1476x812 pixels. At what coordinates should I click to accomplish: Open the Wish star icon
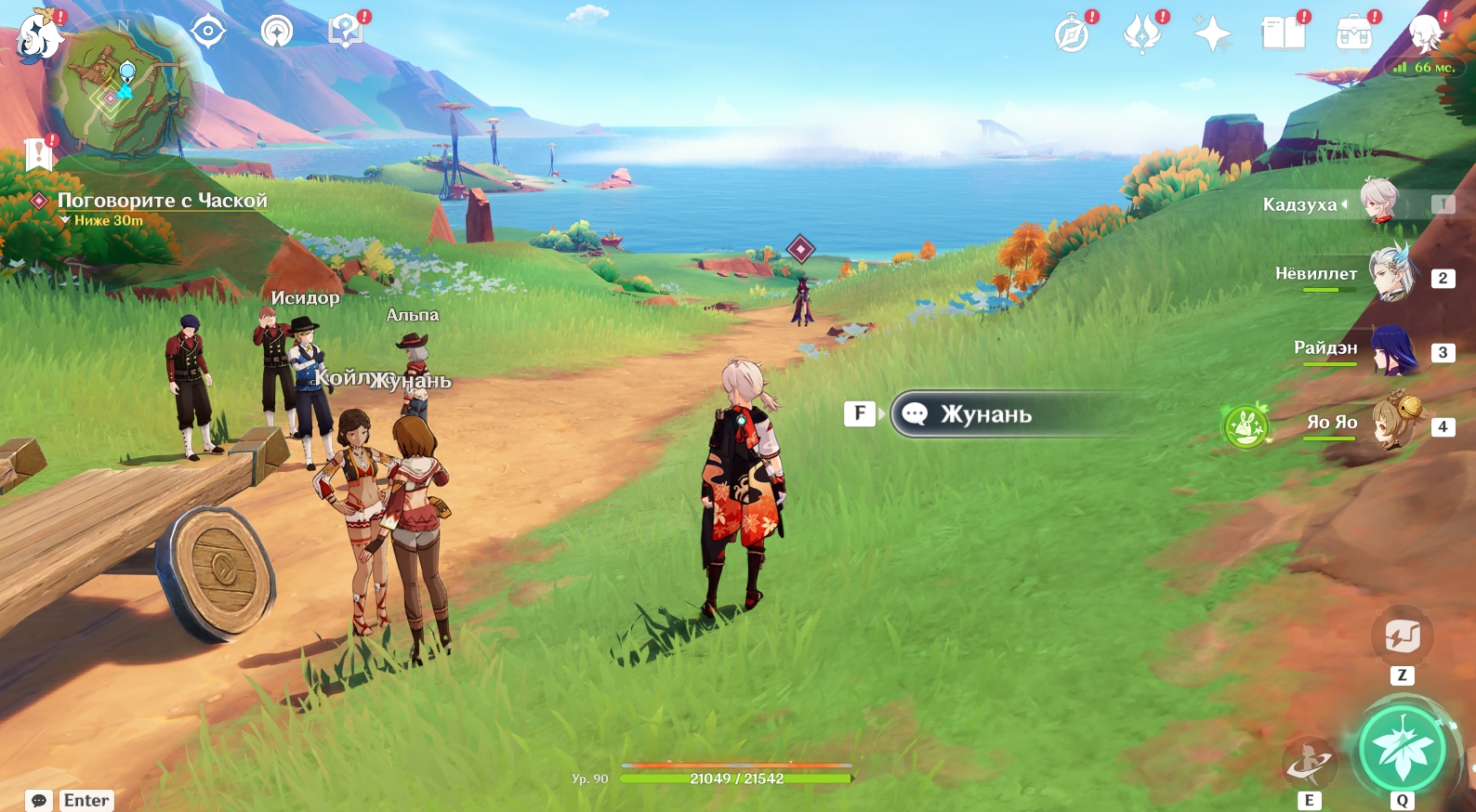[x=1213, y=35]
